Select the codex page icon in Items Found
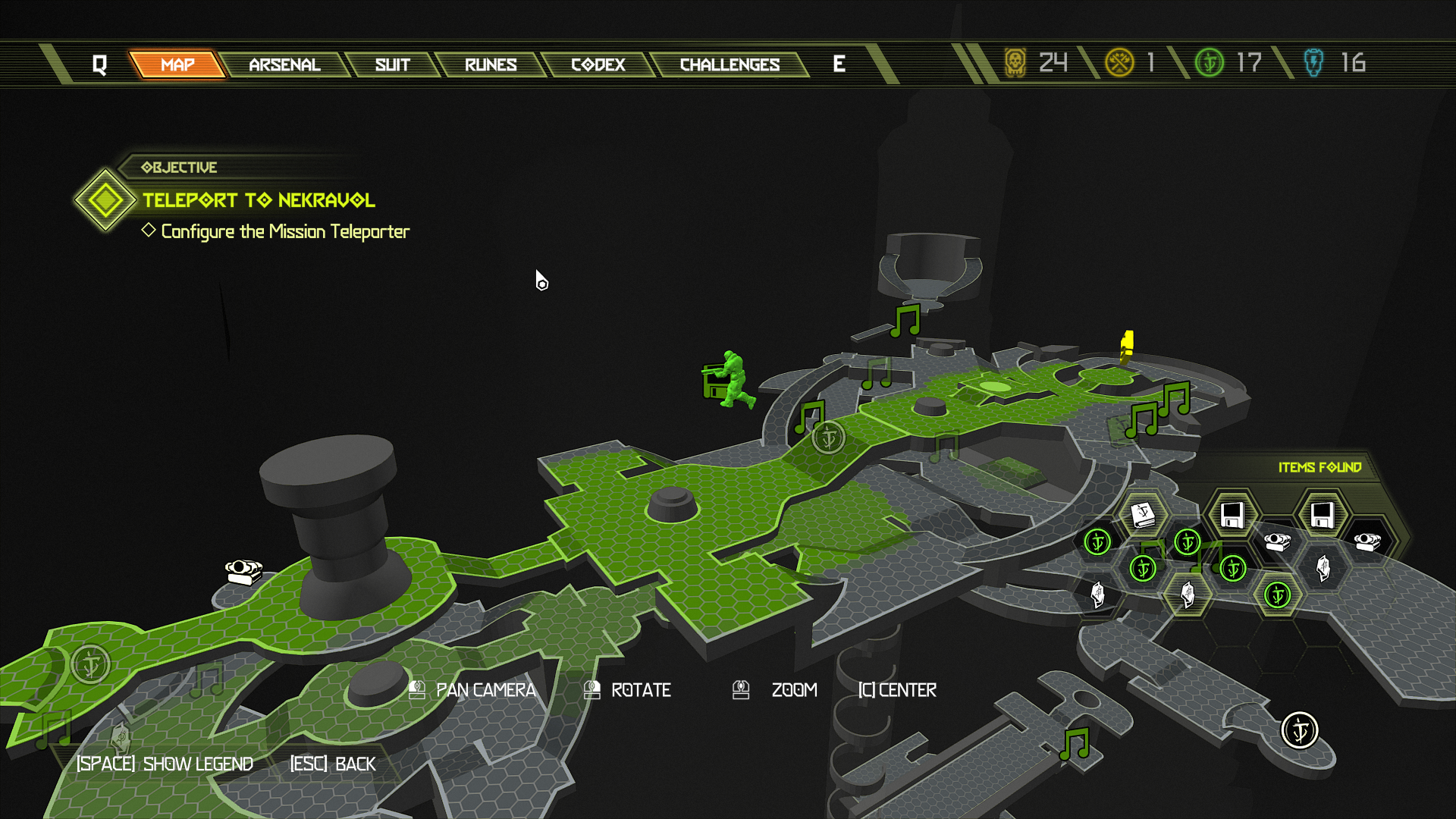 [x=1143, y=515]
